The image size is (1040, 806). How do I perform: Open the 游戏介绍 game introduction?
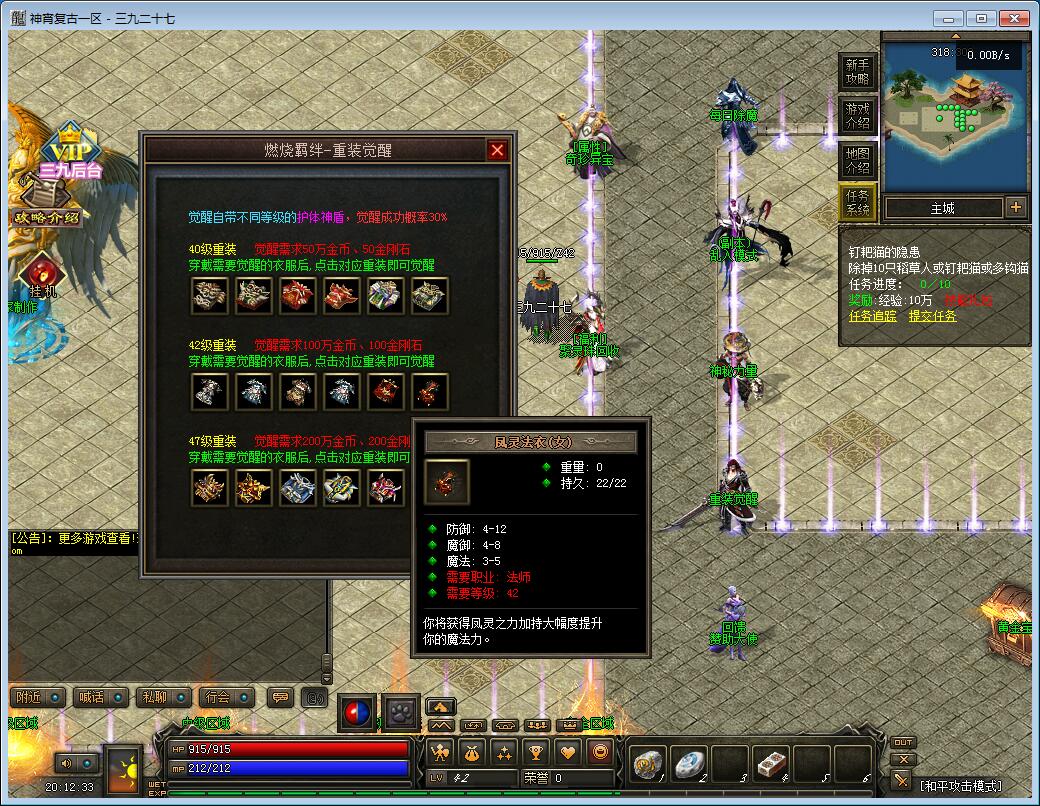[857, 116]
